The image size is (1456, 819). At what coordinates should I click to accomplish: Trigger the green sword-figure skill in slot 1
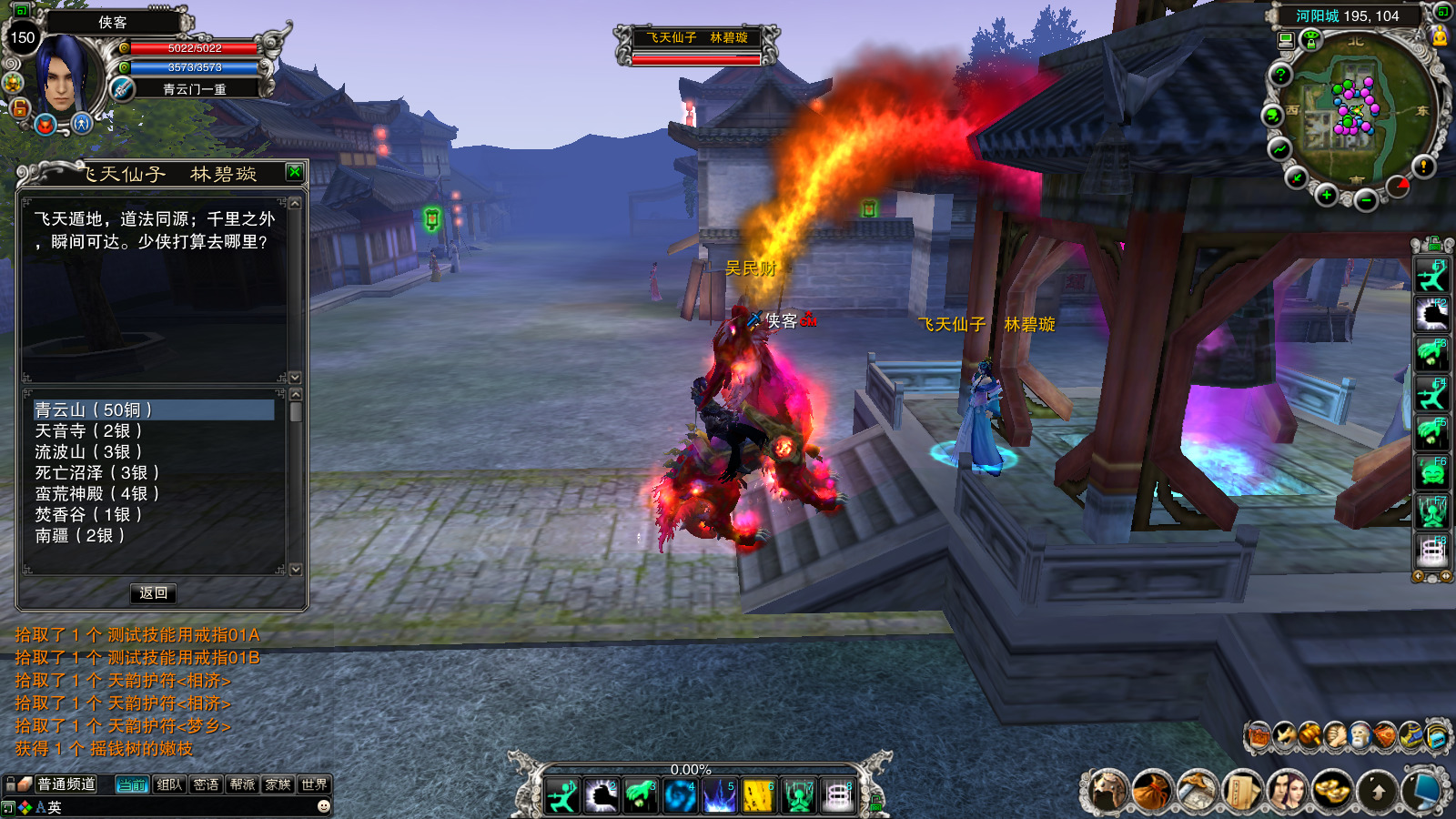(562, 797)
